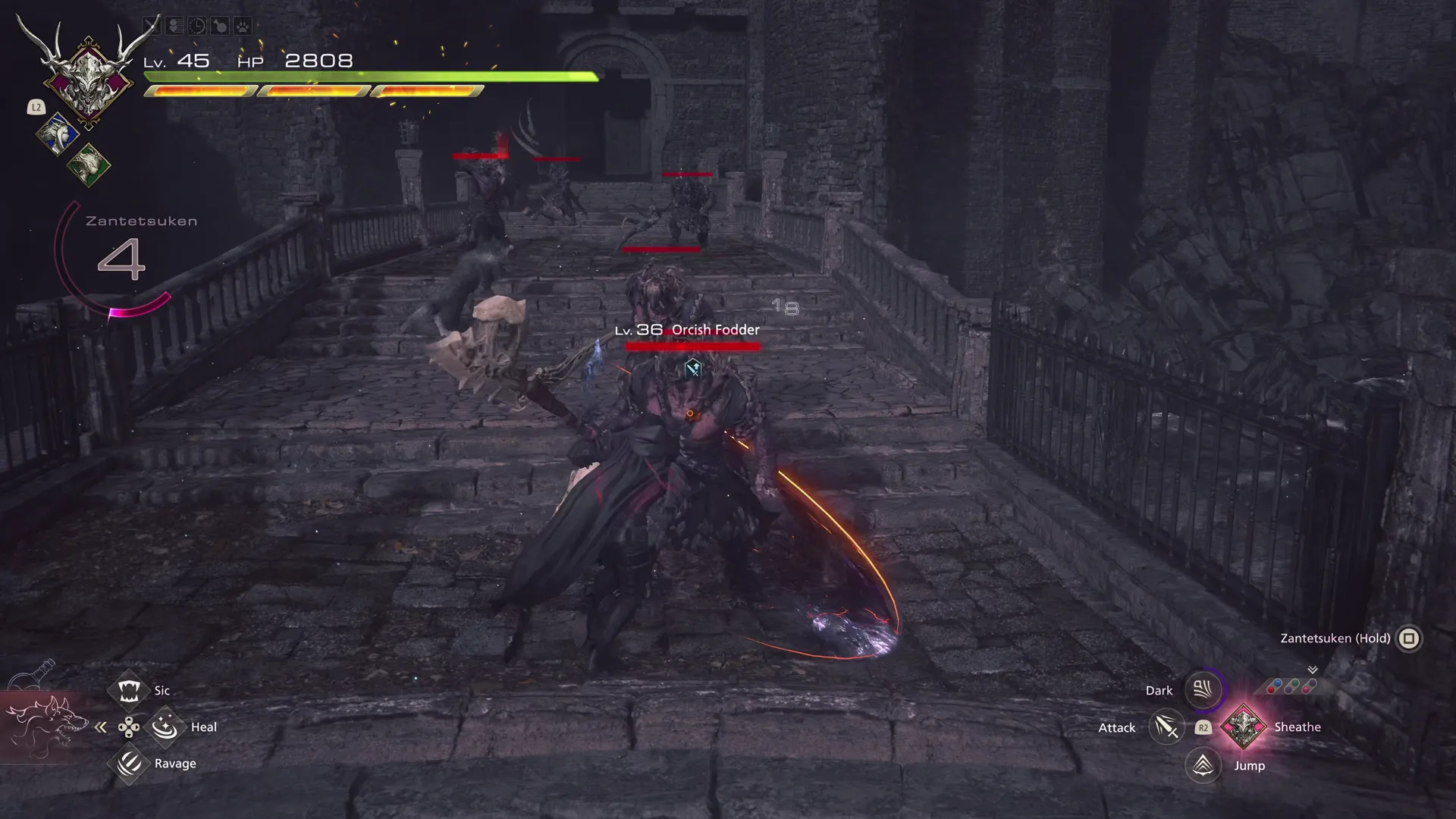This screenshot has height=819, width=1456.
Task: Click the crossed swords status icon
Action: tap(152, 27)
